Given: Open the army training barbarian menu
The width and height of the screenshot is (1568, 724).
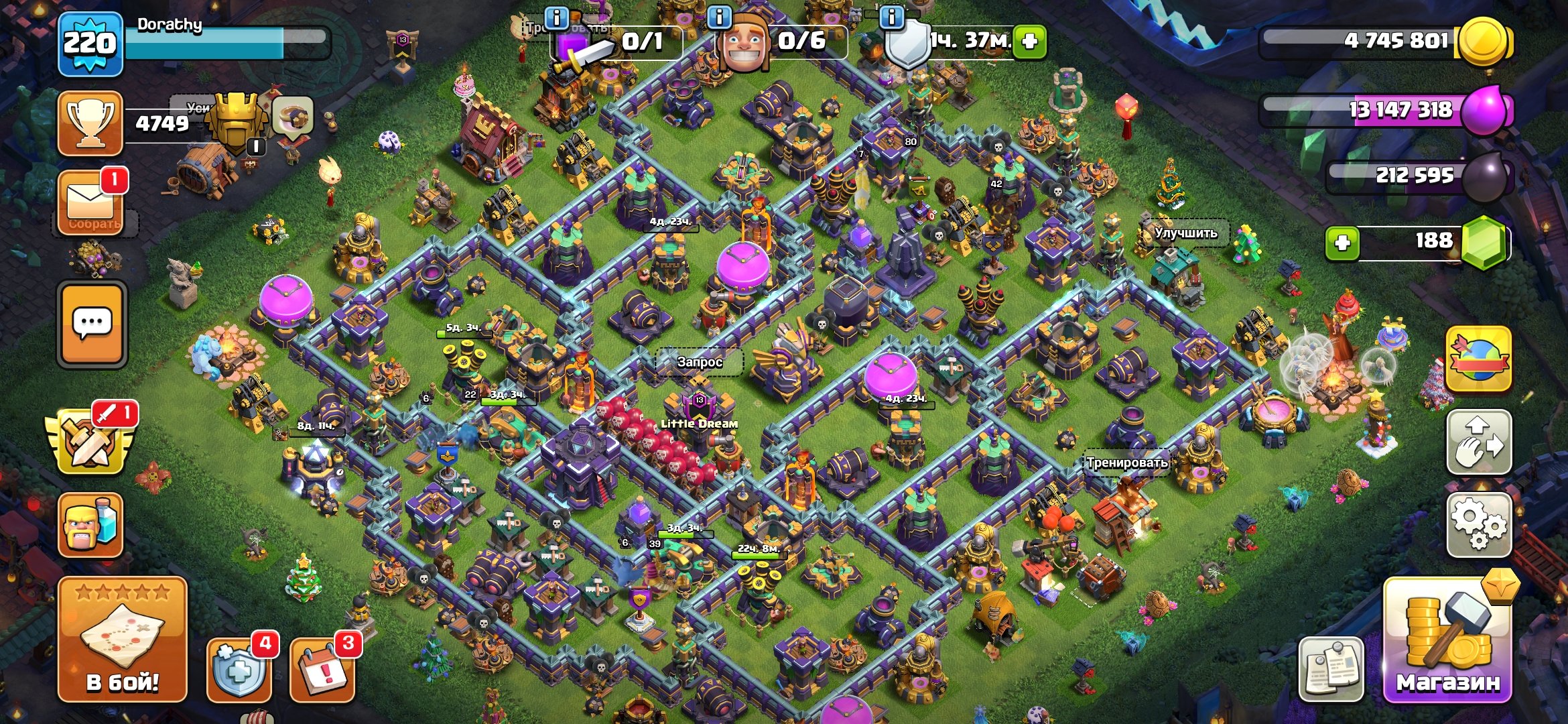Looking at the screenshot, I should coord(90,525).
